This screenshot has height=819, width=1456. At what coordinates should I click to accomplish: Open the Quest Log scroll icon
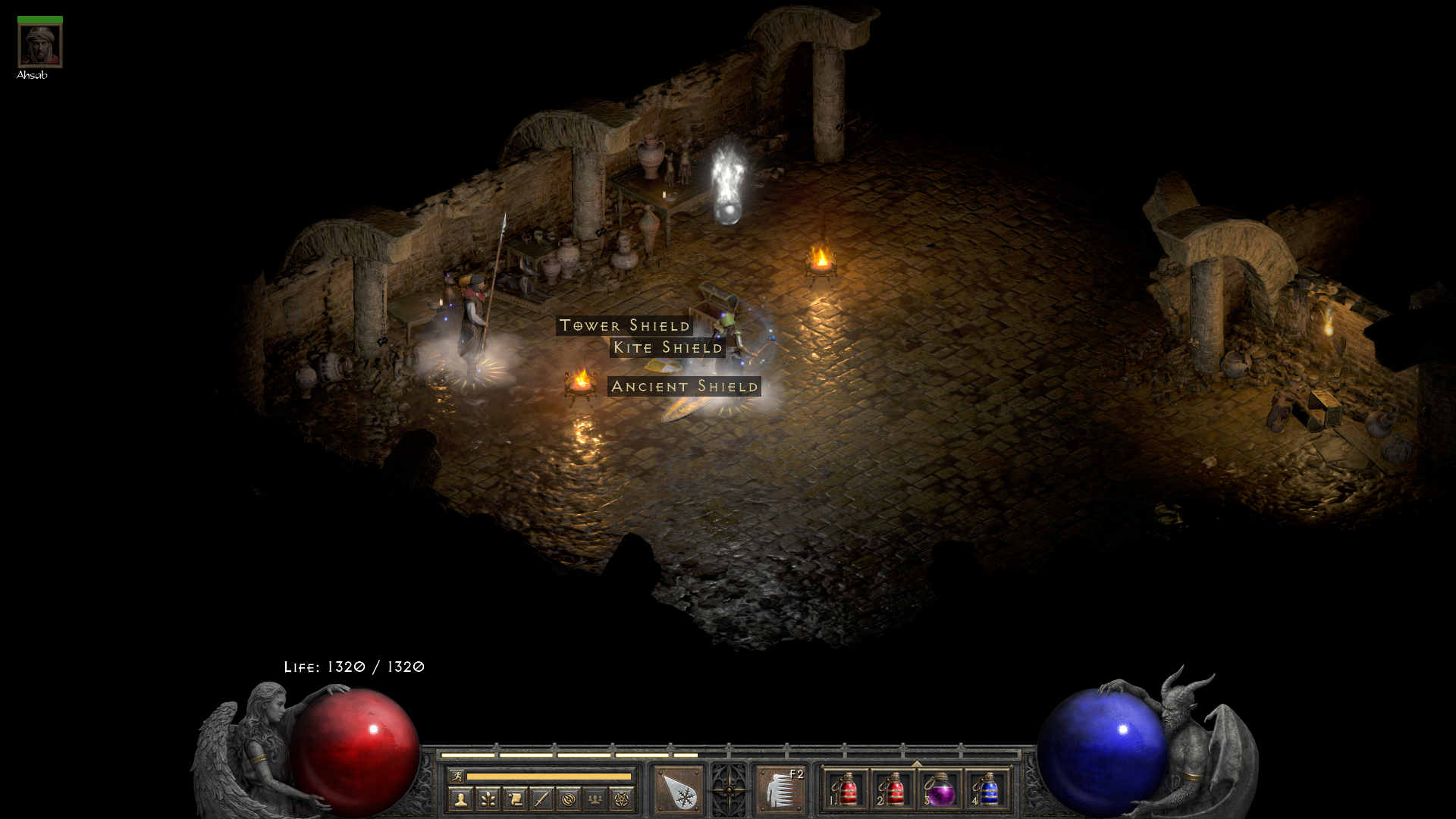click(x=515, y=798)
